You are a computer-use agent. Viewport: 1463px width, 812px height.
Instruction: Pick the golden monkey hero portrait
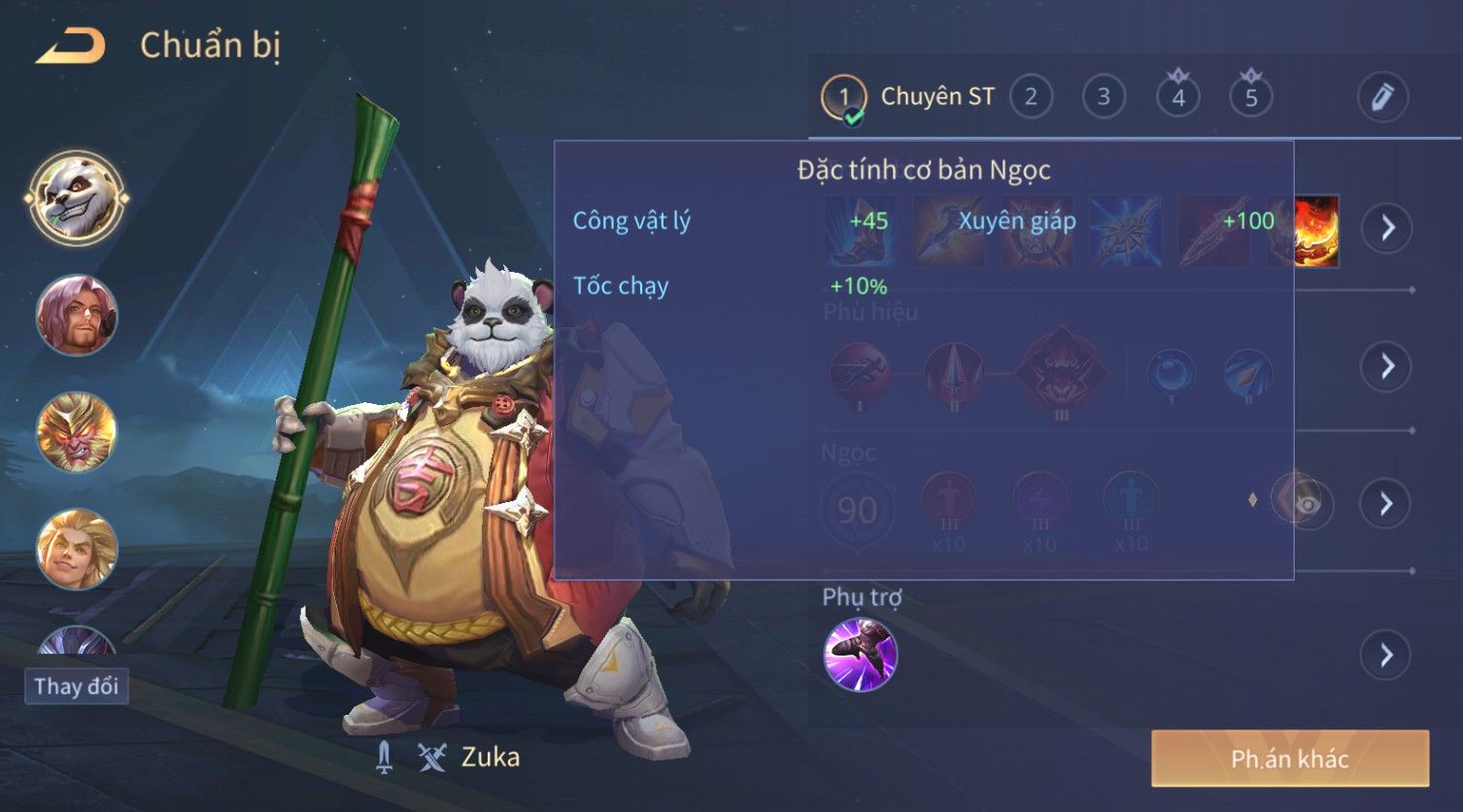click(x=77, y=431)
